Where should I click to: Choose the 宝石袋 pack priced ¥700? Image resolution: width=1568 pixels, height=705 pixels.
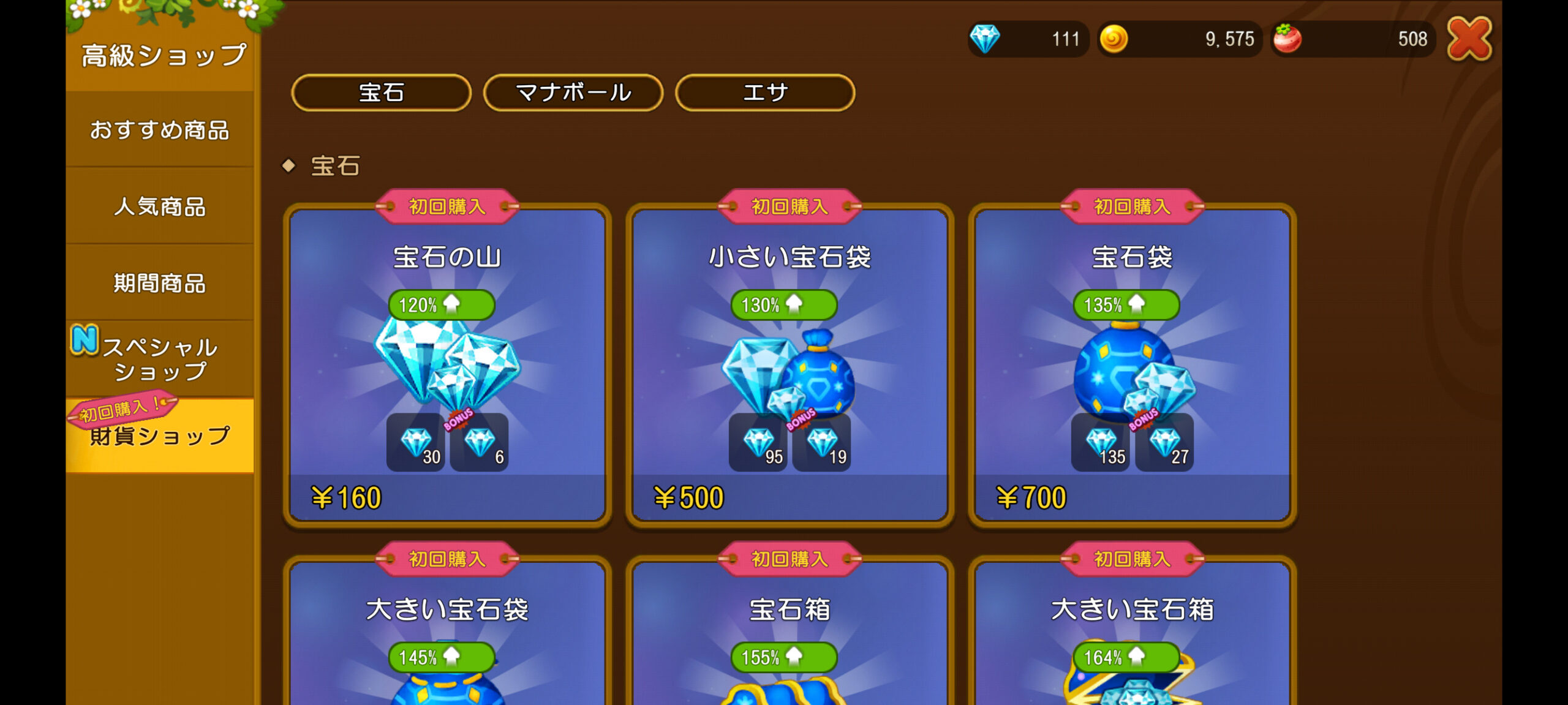(x=1132, y=368)
